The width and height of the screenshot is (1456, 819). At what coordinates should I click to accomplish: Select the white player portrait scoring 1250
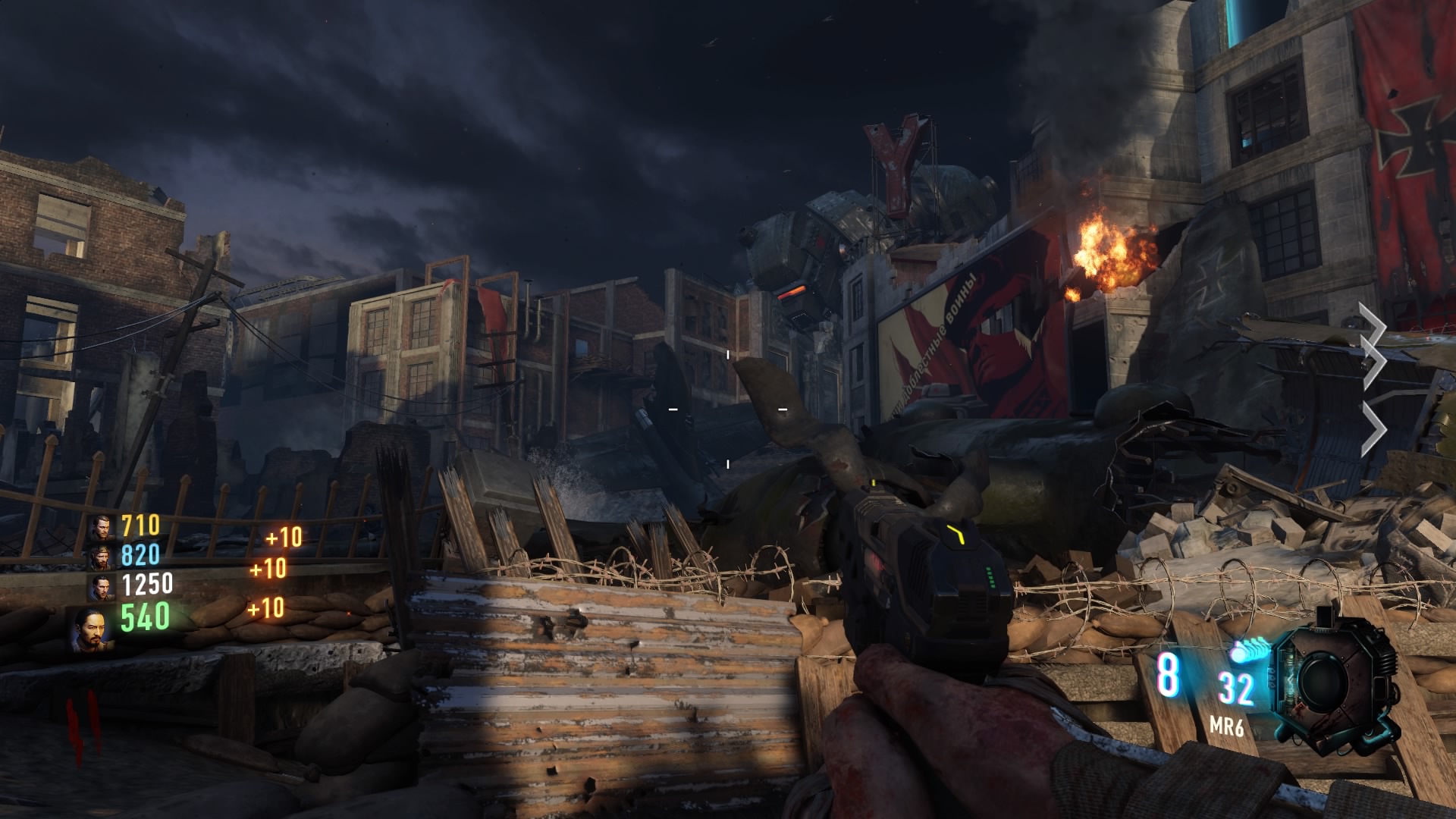click(x=100, y=586)
